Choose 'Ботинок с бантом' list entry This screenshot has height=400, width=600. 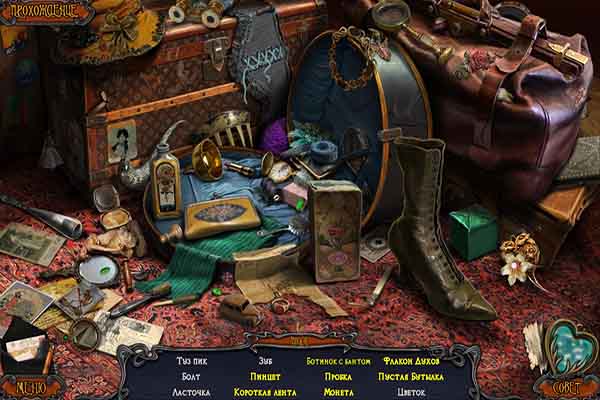point(339,360)
